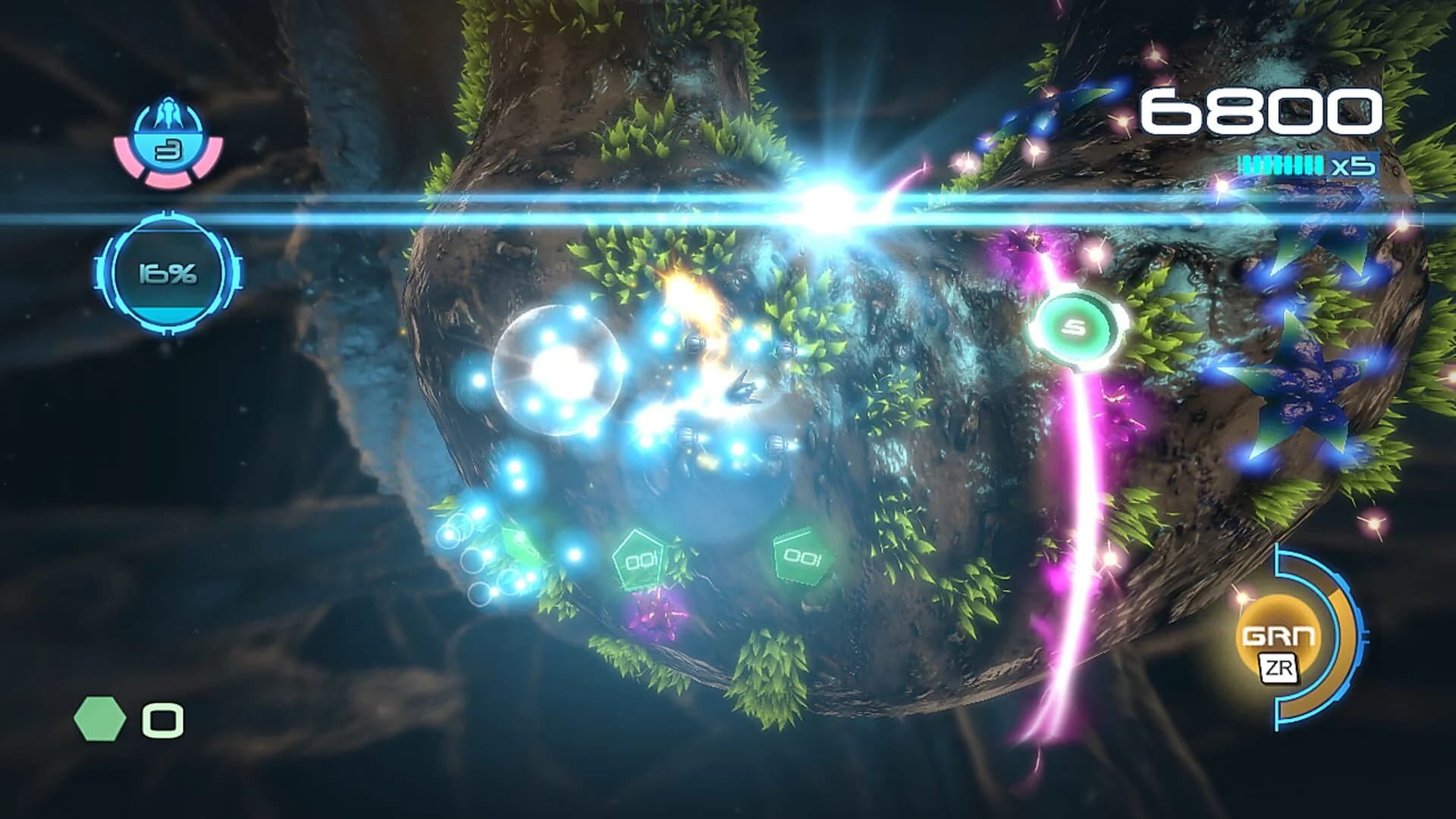
Task: Expand the 16% progress circle
Action: (168, 271)
